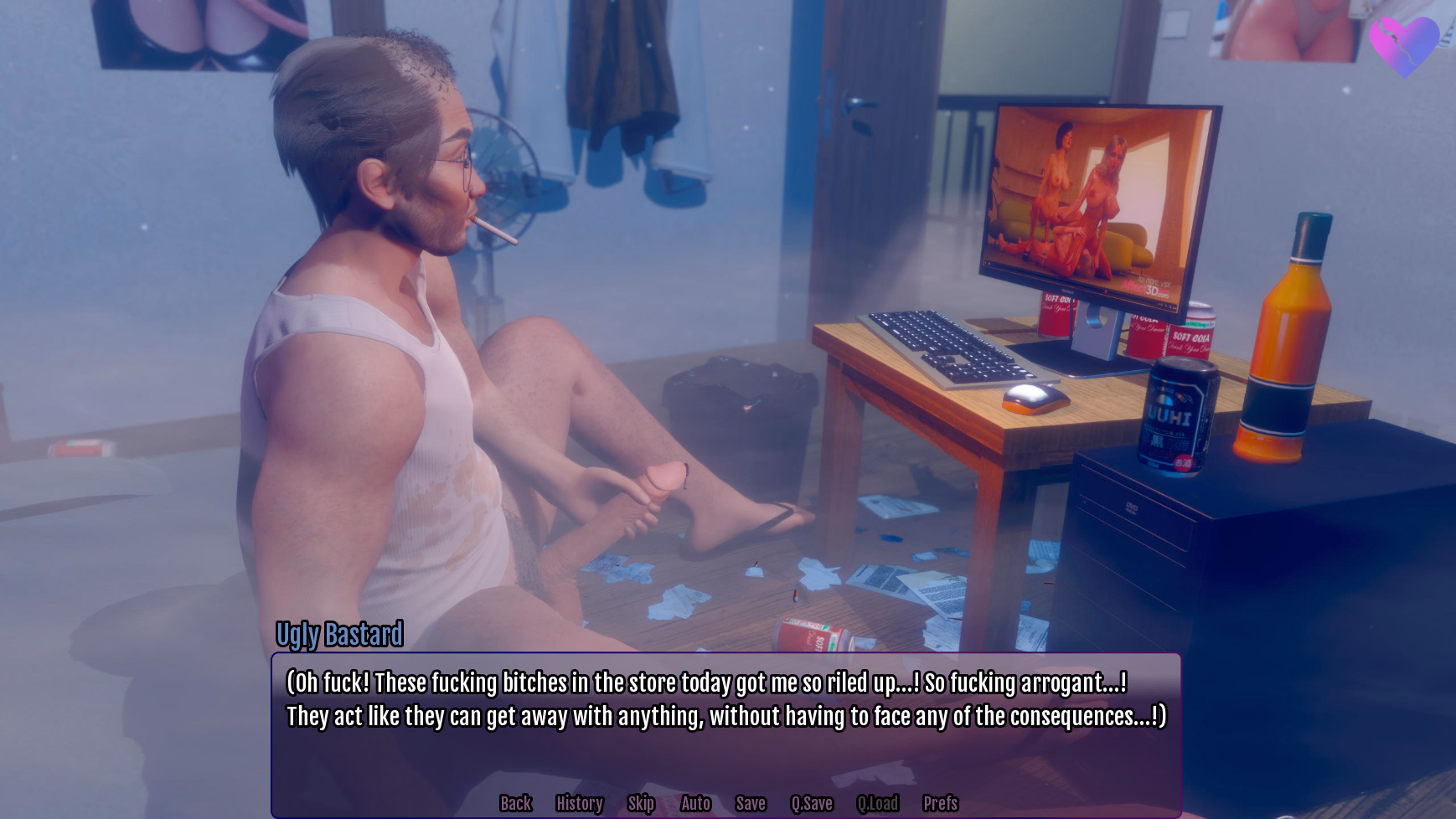The height and width of the screenshot is (819, 1456).
Task: Roll back dialogue with the Back button
Action: point(515,803)
